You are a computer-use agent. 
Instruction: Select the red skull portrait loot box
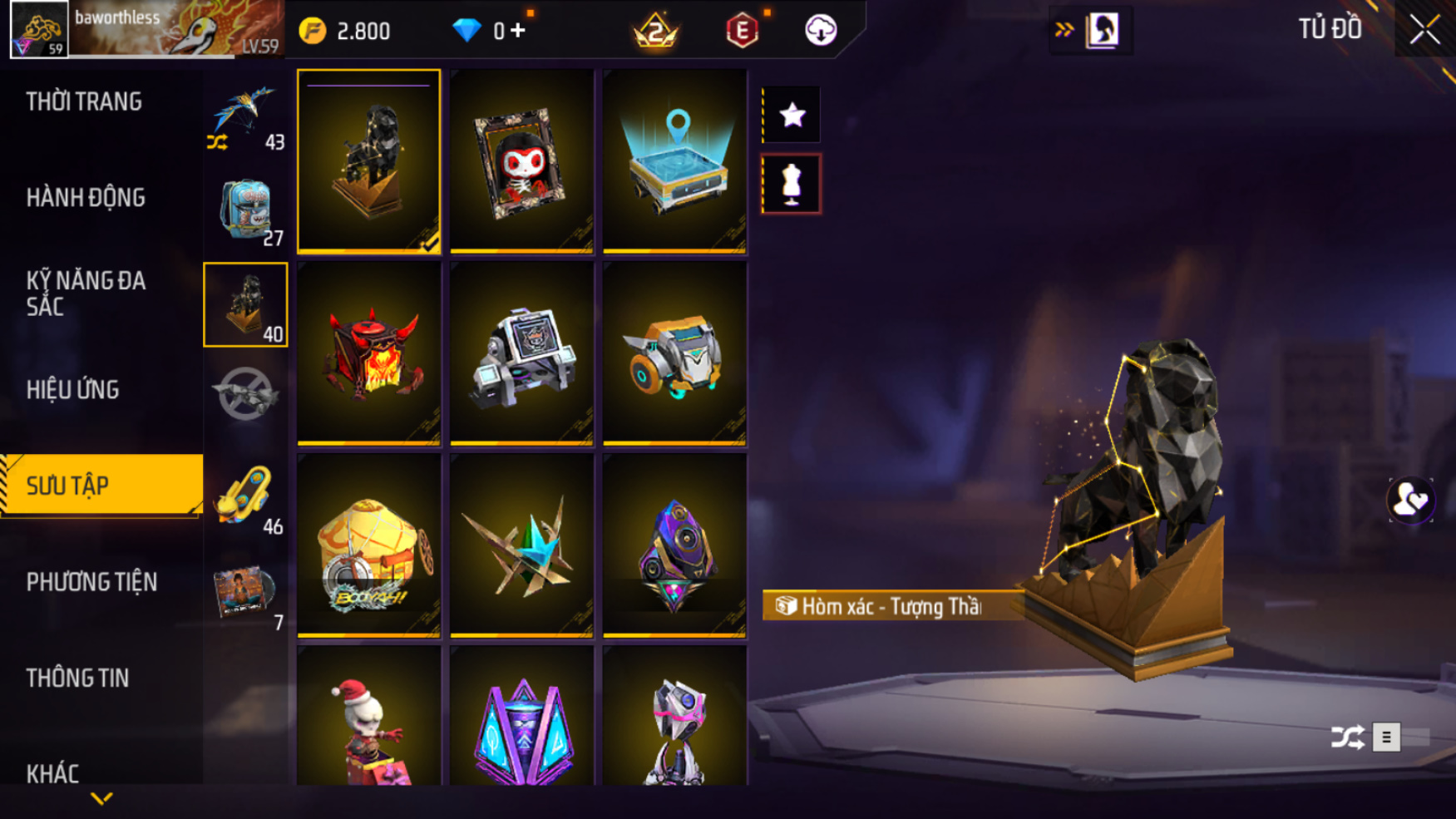coord(521,161)
